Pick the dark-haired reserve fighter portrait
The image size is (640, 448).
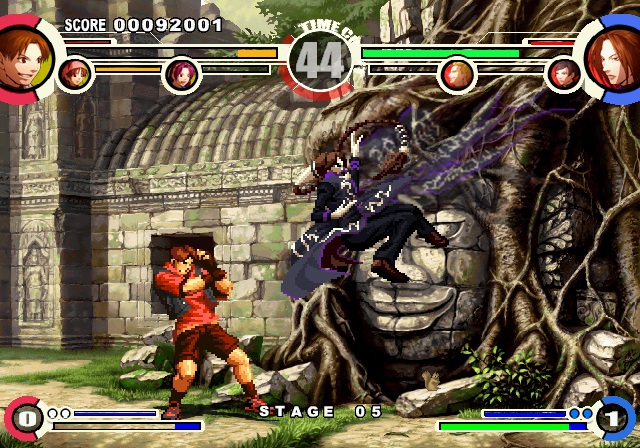tap(563, 73)
